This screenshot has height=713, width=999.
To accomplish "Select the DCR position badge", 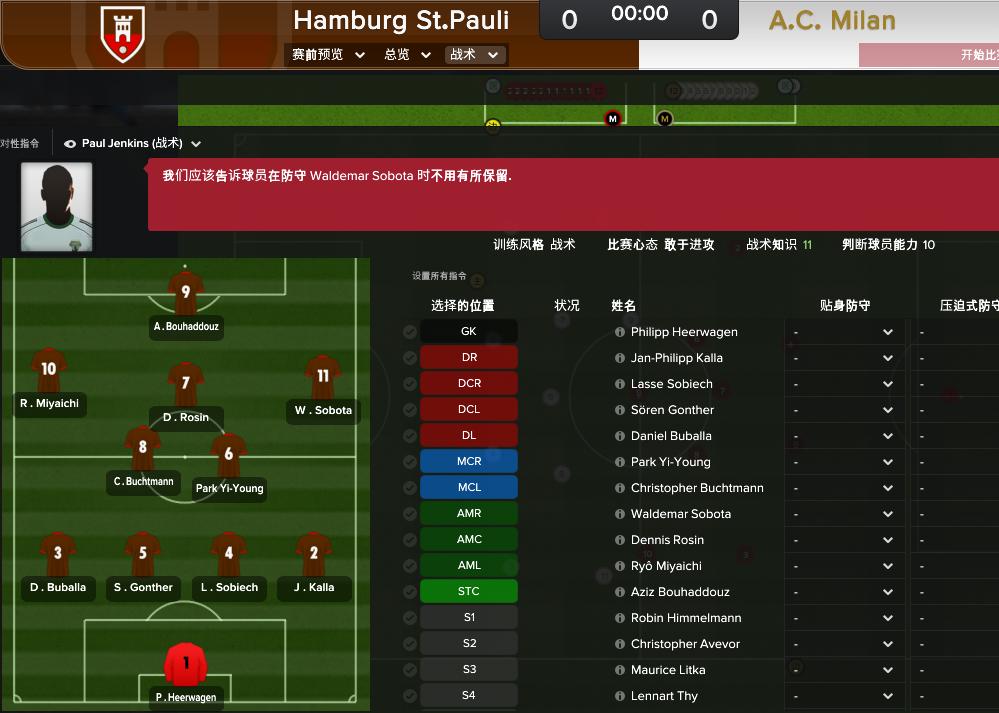I will click(468, 384).
